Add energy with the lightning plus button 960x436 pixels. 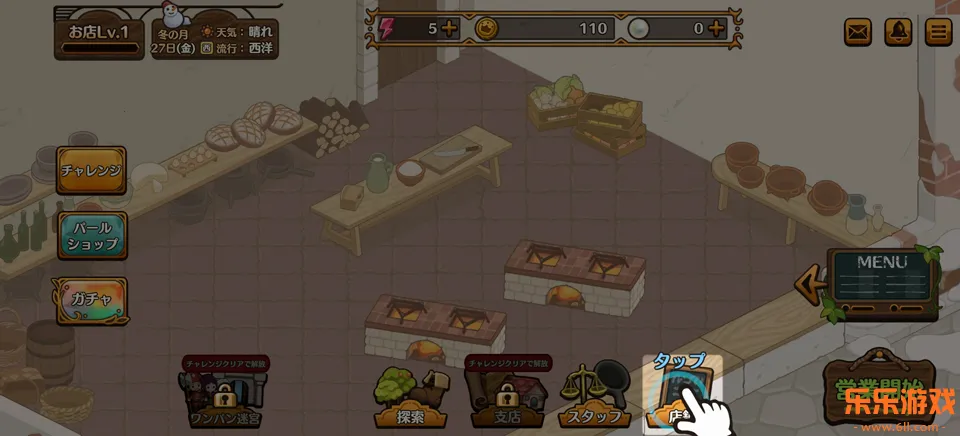[x=450, y=28]
